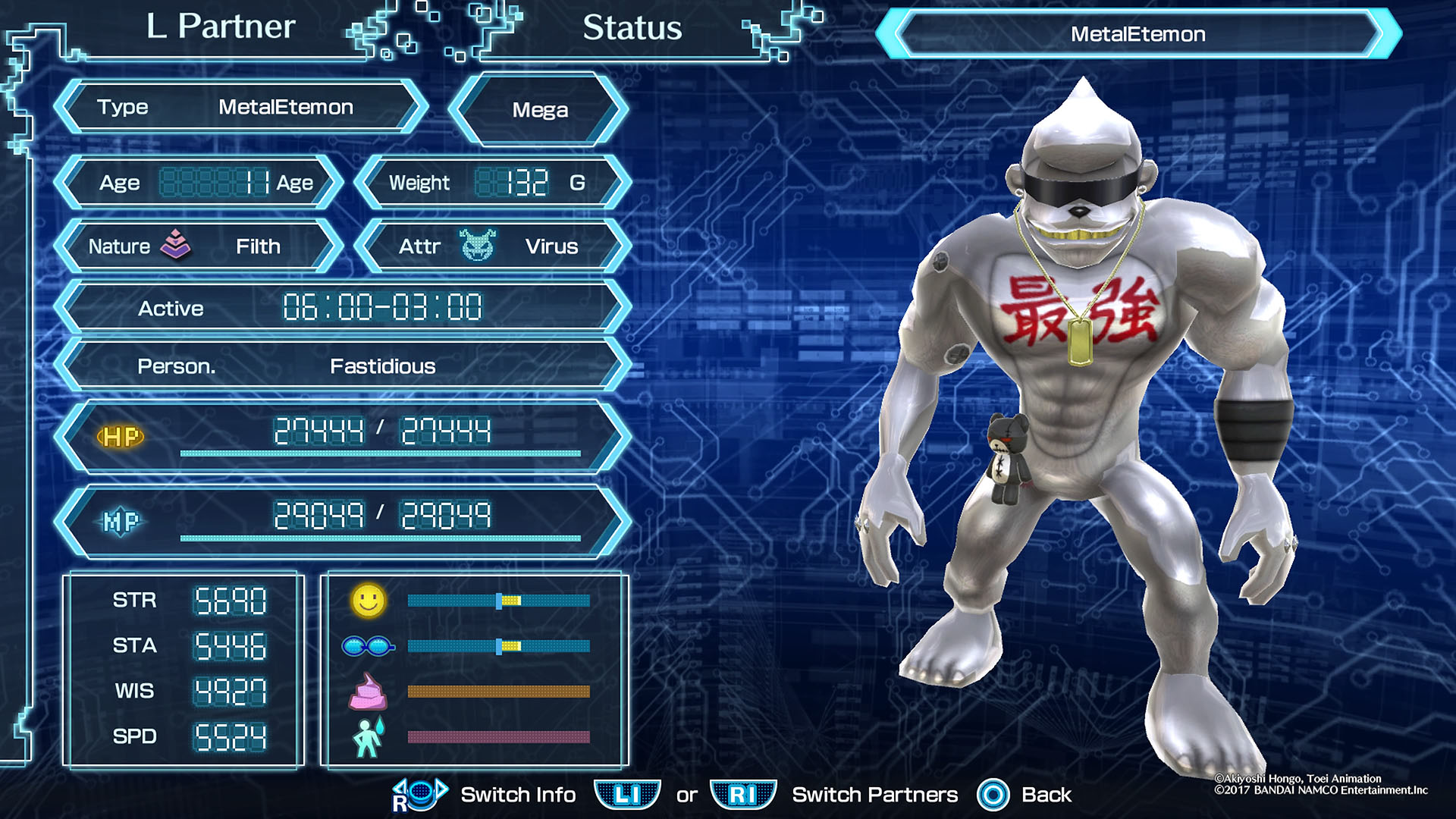Image resolution: width=1456 pixels, height=819 pixels.
Task: Click the Active hours row
Action: tap(343, 308)
